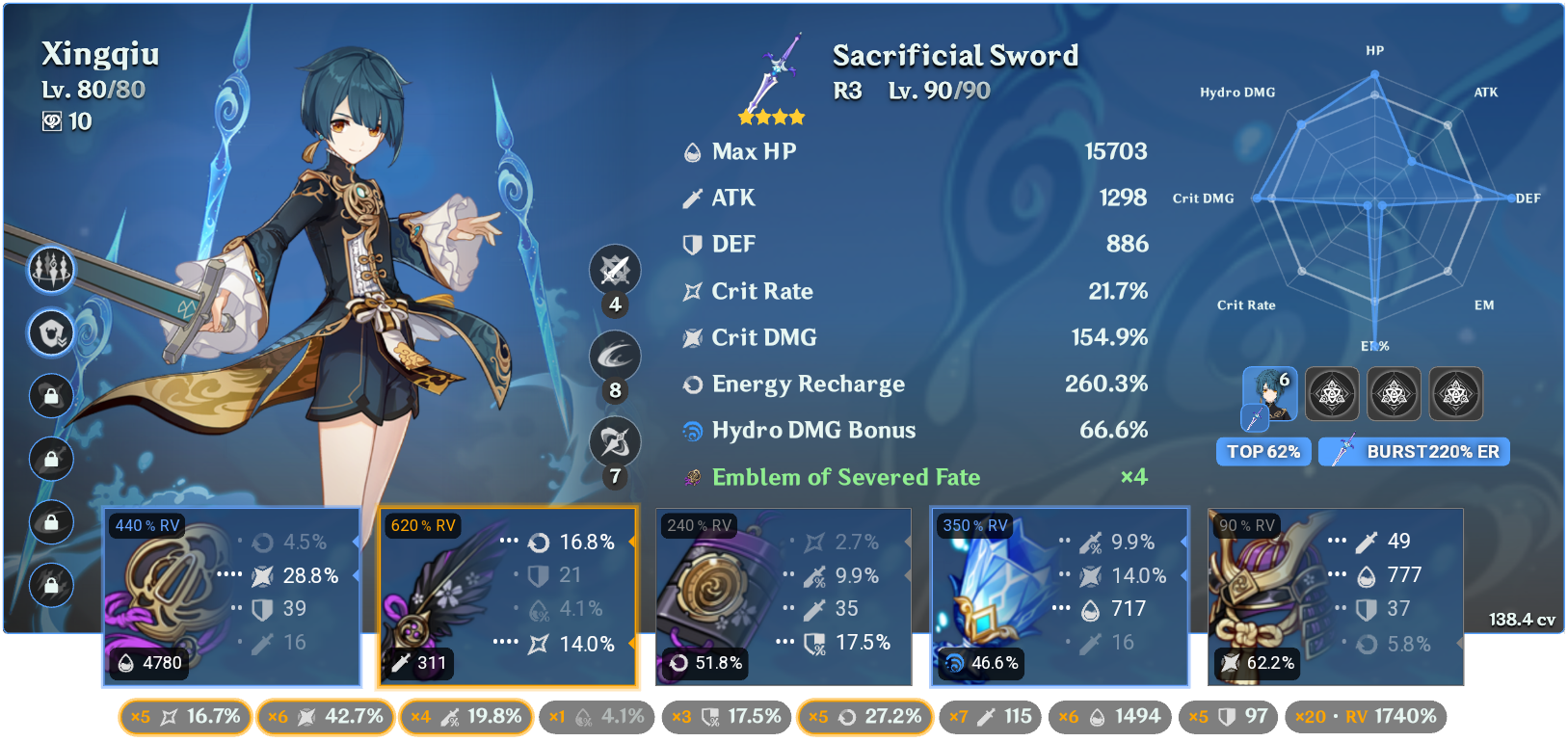Screen dimensions: 1568x742
Task: Select the first unlocked constellation icon
Action: click(50, 270)
